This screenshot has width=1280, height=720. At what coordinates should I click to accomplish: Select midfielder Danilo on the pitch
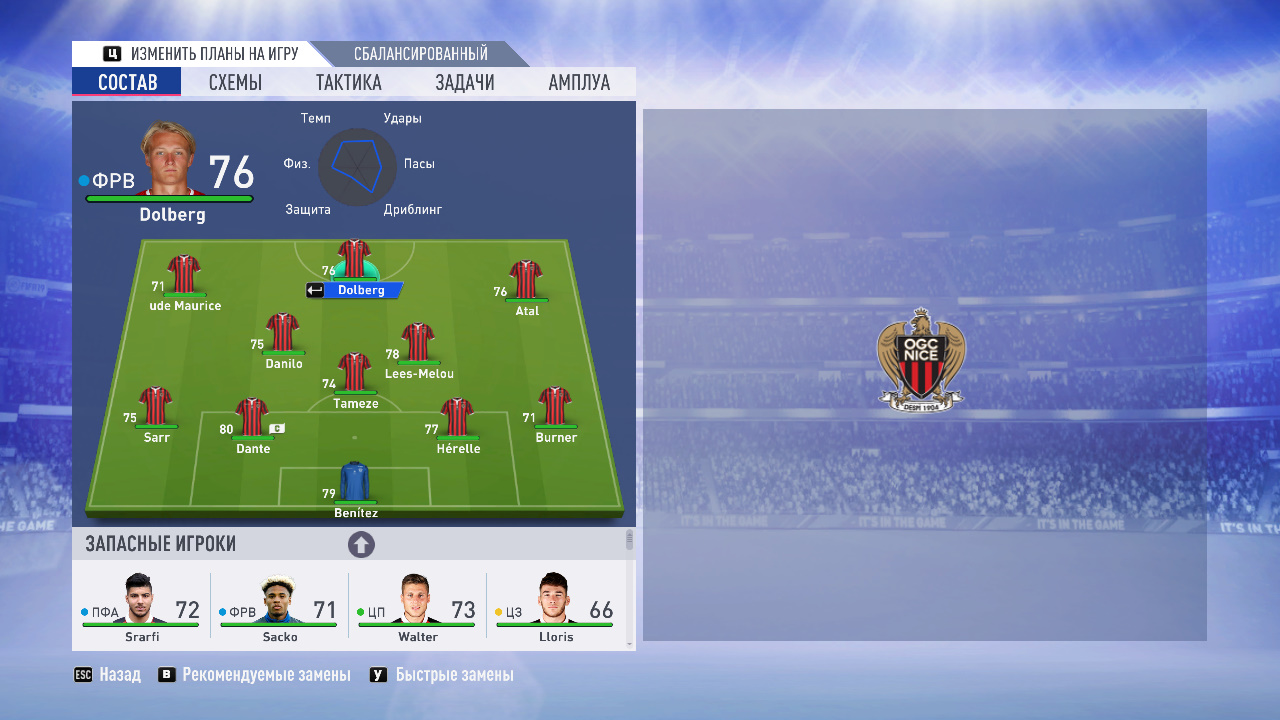283,335
